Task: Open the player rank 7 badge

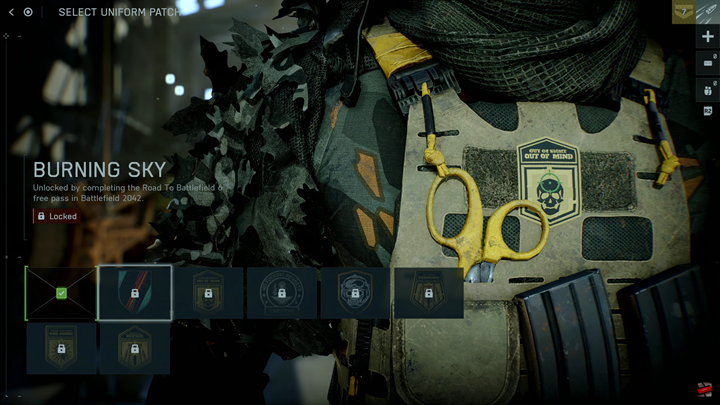Action: (x=683, y=12)
